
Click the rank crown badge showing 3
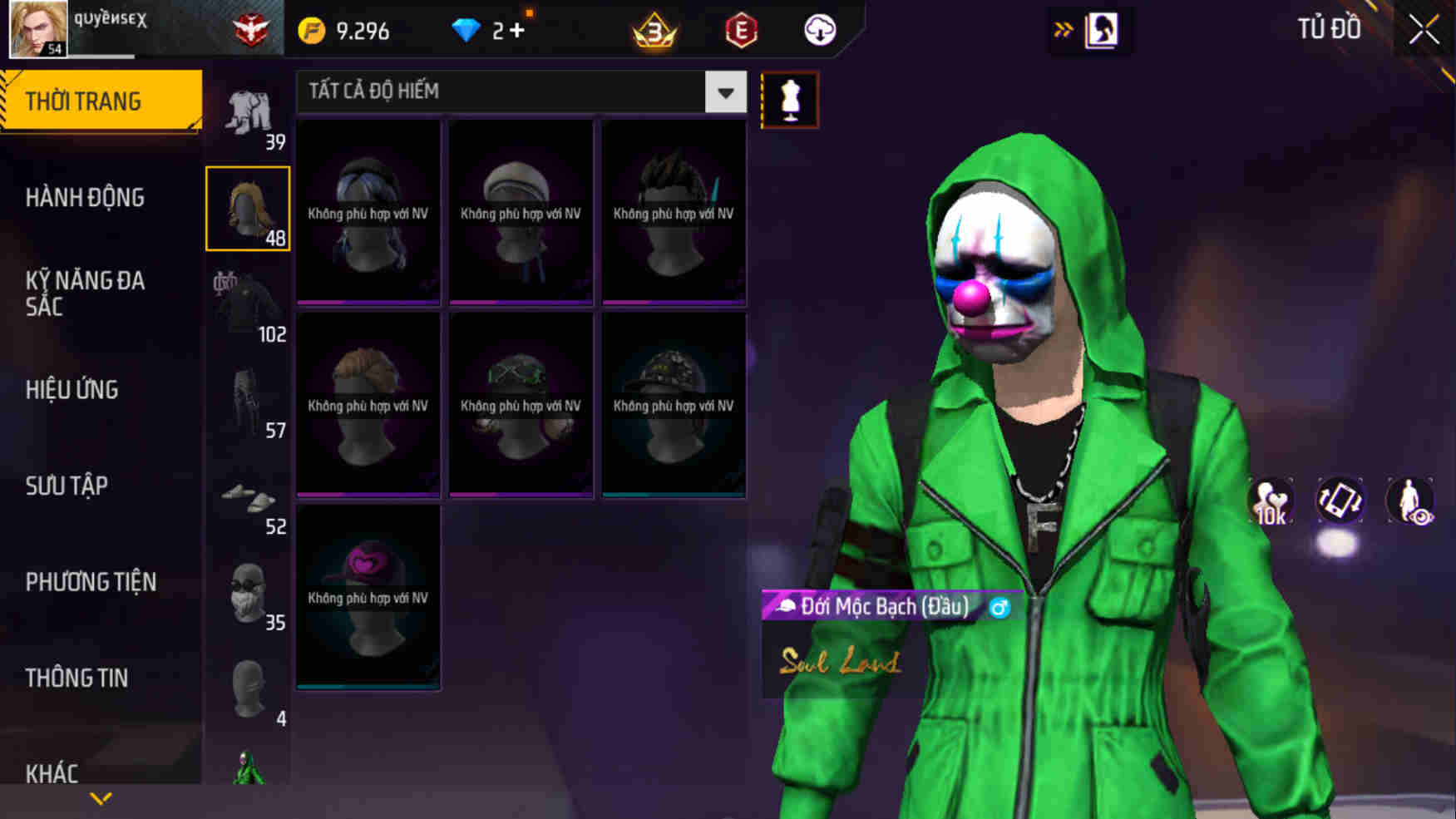click(x=654, y=31)
